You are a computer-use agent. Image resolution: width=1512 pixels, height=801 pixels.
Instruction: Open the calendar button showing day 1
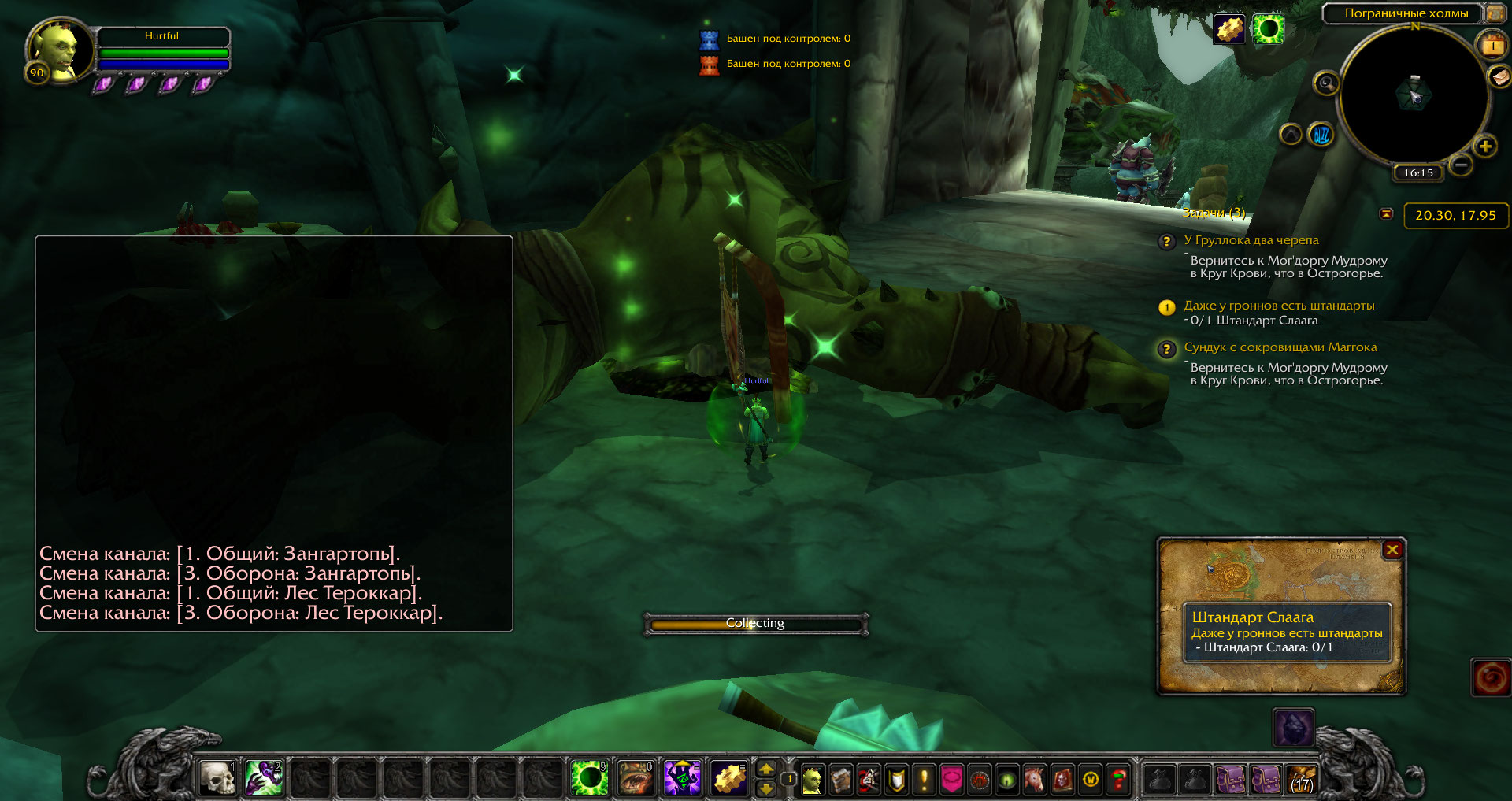(1492, 46)
